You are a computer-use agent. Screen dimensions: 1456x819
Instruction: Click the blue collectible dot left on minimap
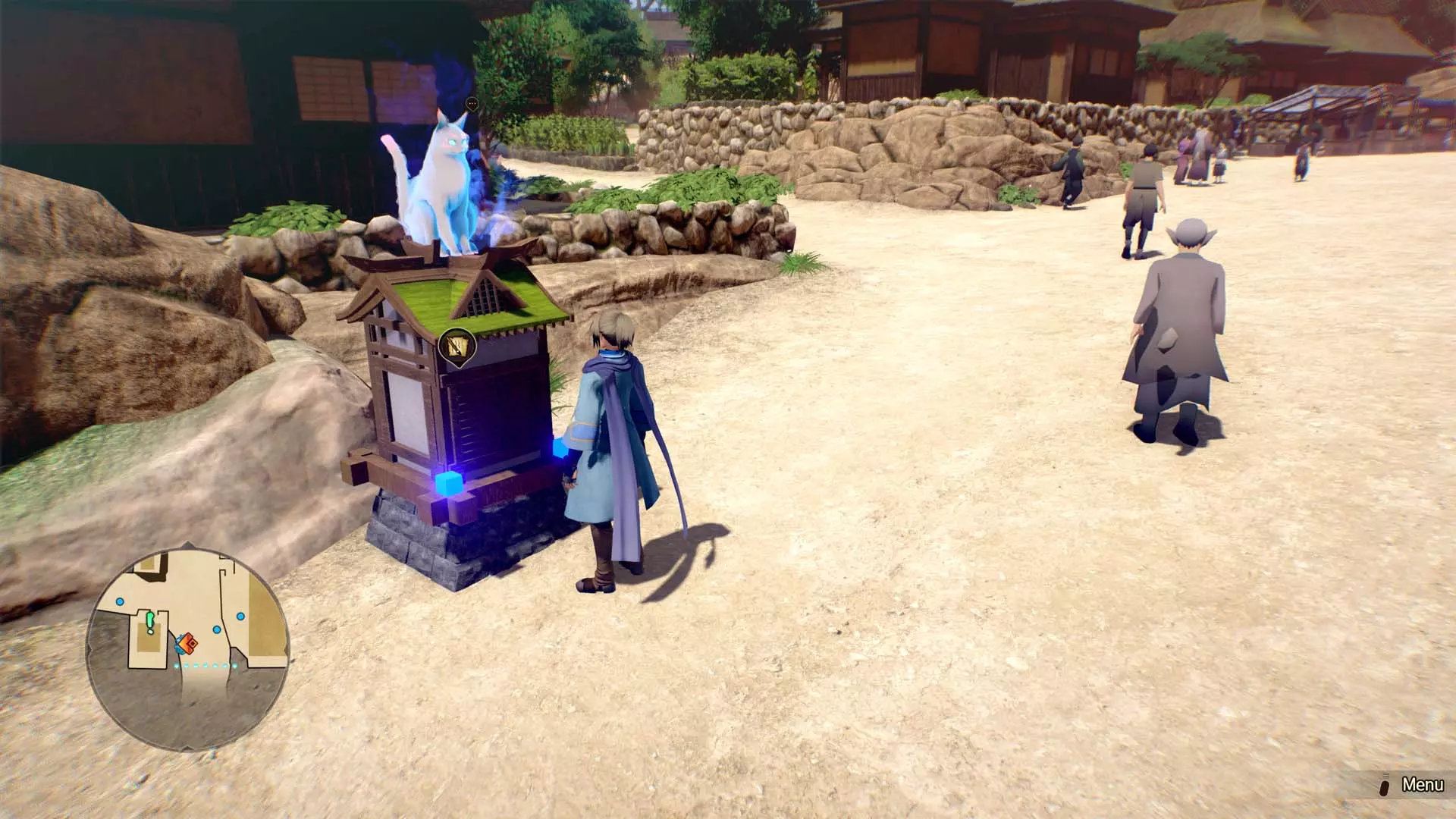pos(121,601)
